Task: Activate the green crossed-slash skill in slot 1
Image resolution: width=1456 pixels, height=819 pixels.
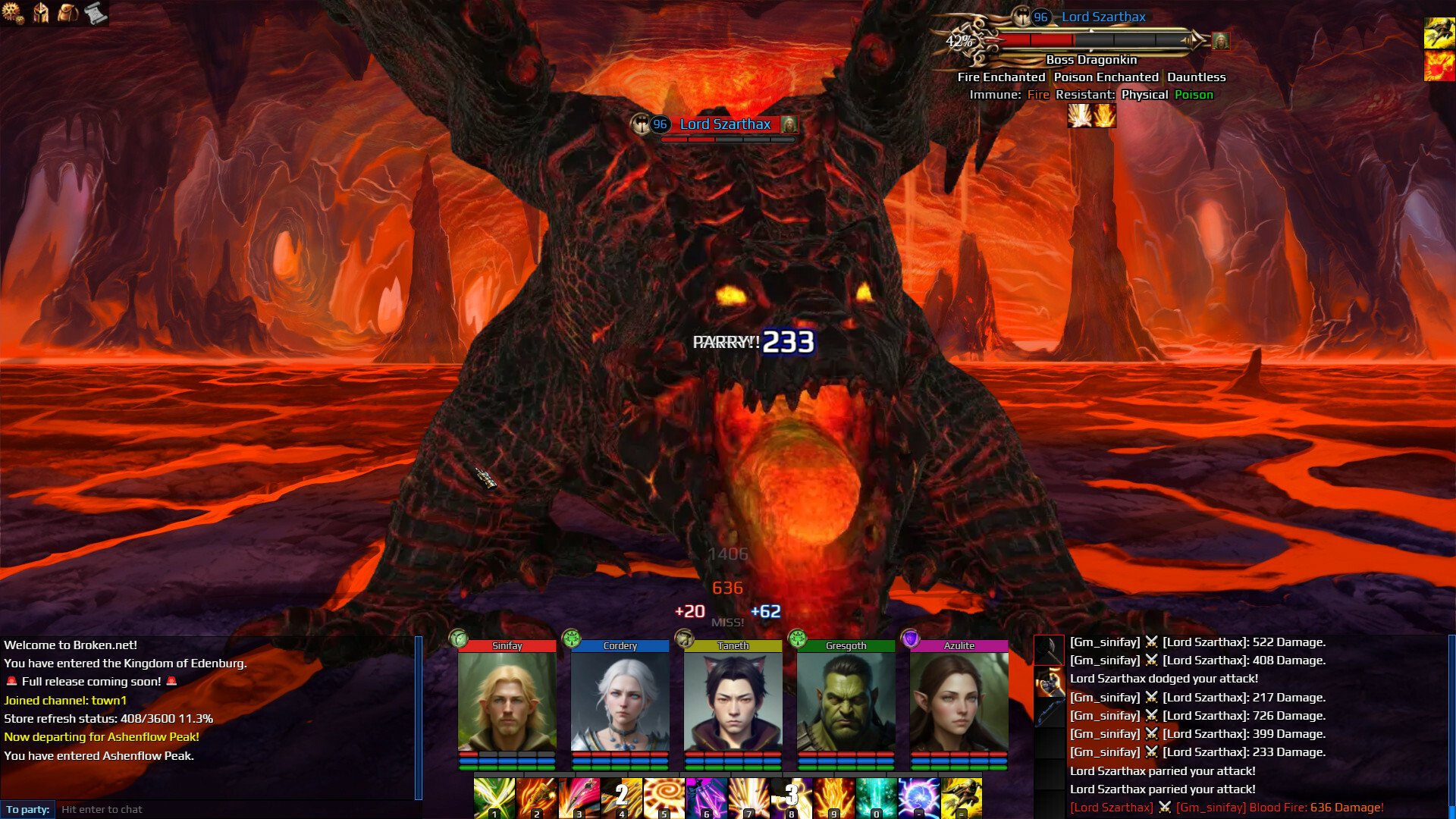Action: coord(494,798)
